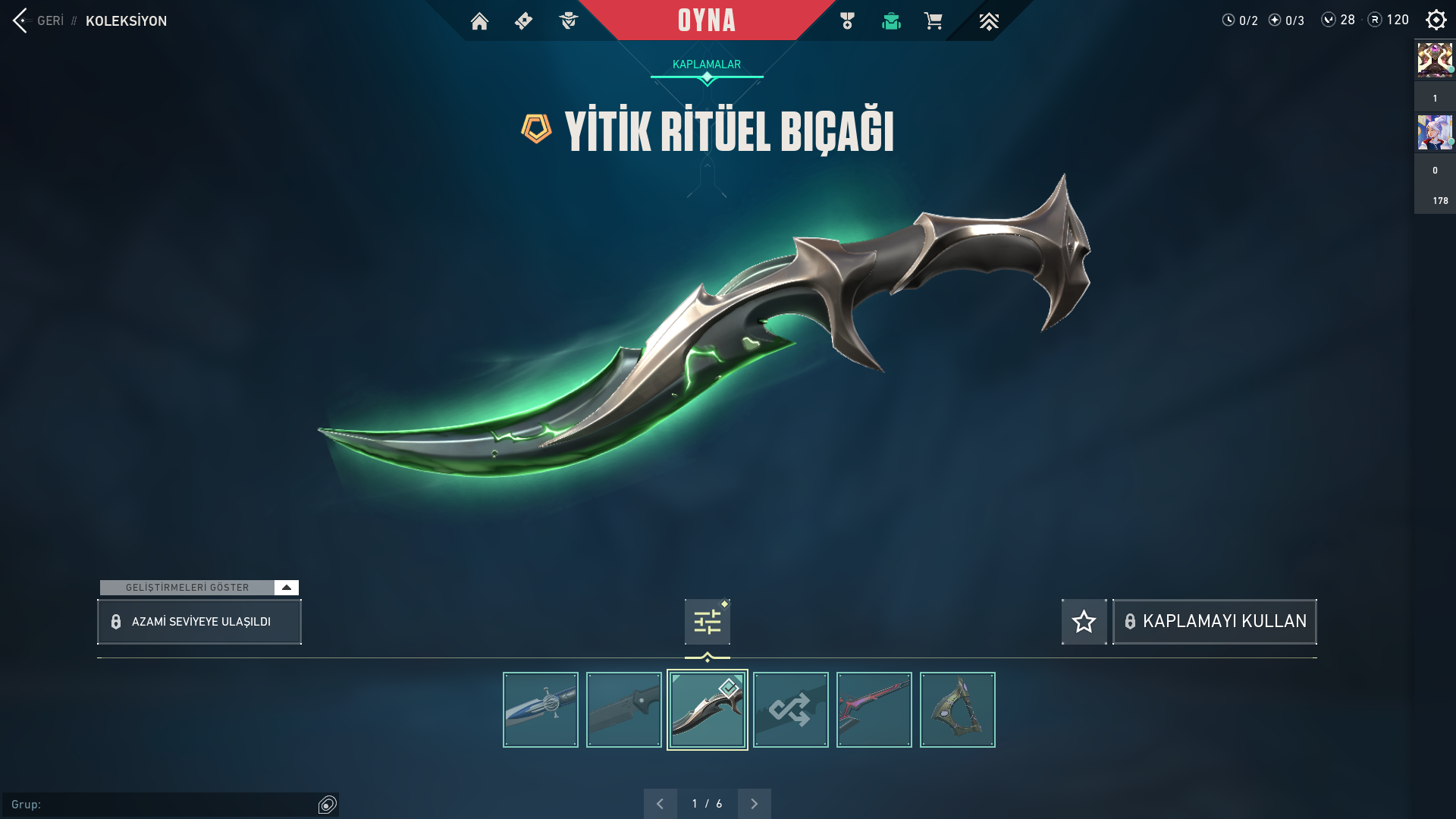Open the Collection backpack icon
Viewport: 1456px width, 819px height.
pos(891,21)
